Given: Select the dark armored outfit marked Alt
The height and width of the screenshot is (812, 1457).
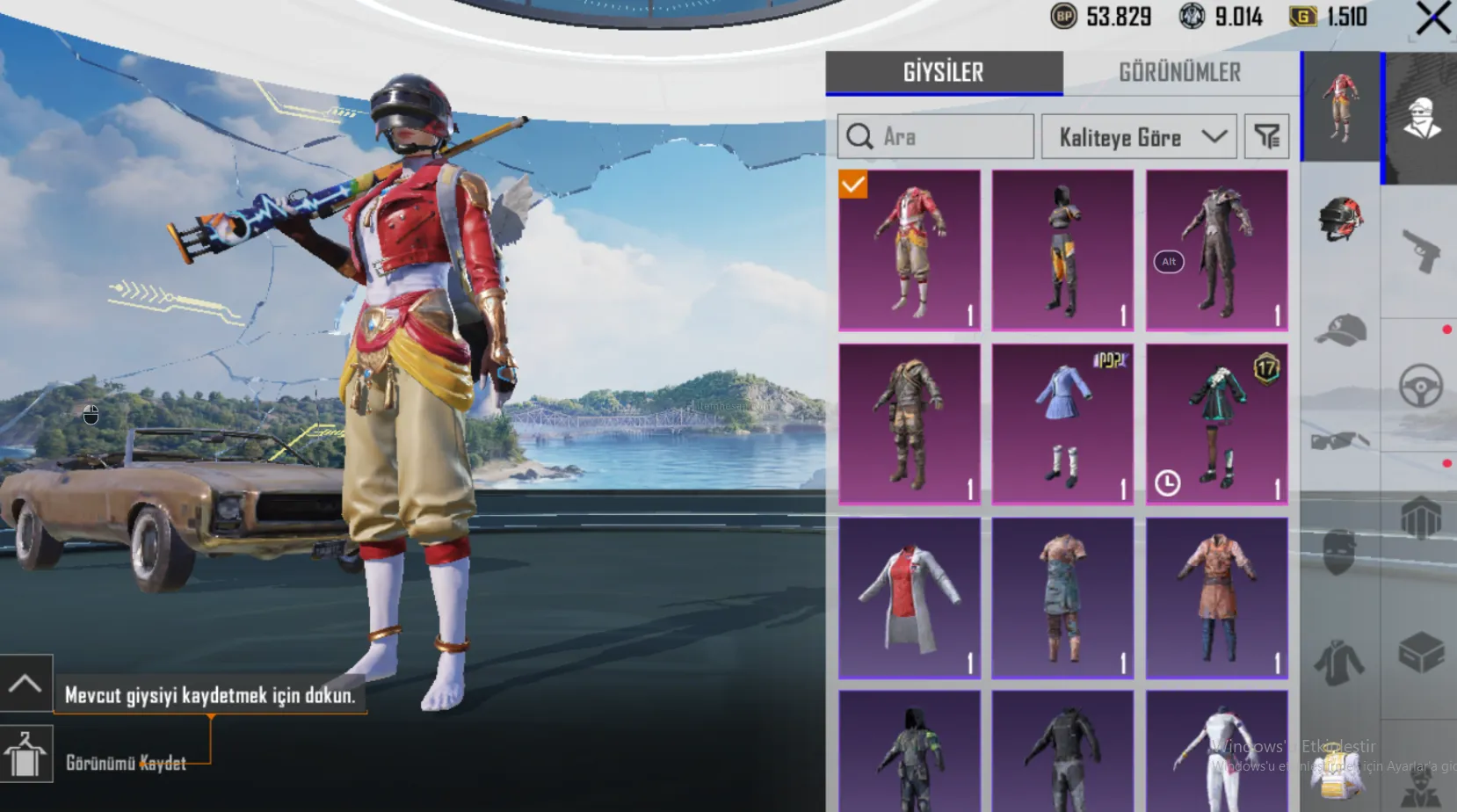Looking at the screenshot, I should pyautogui.click(x=1216, y=250).
